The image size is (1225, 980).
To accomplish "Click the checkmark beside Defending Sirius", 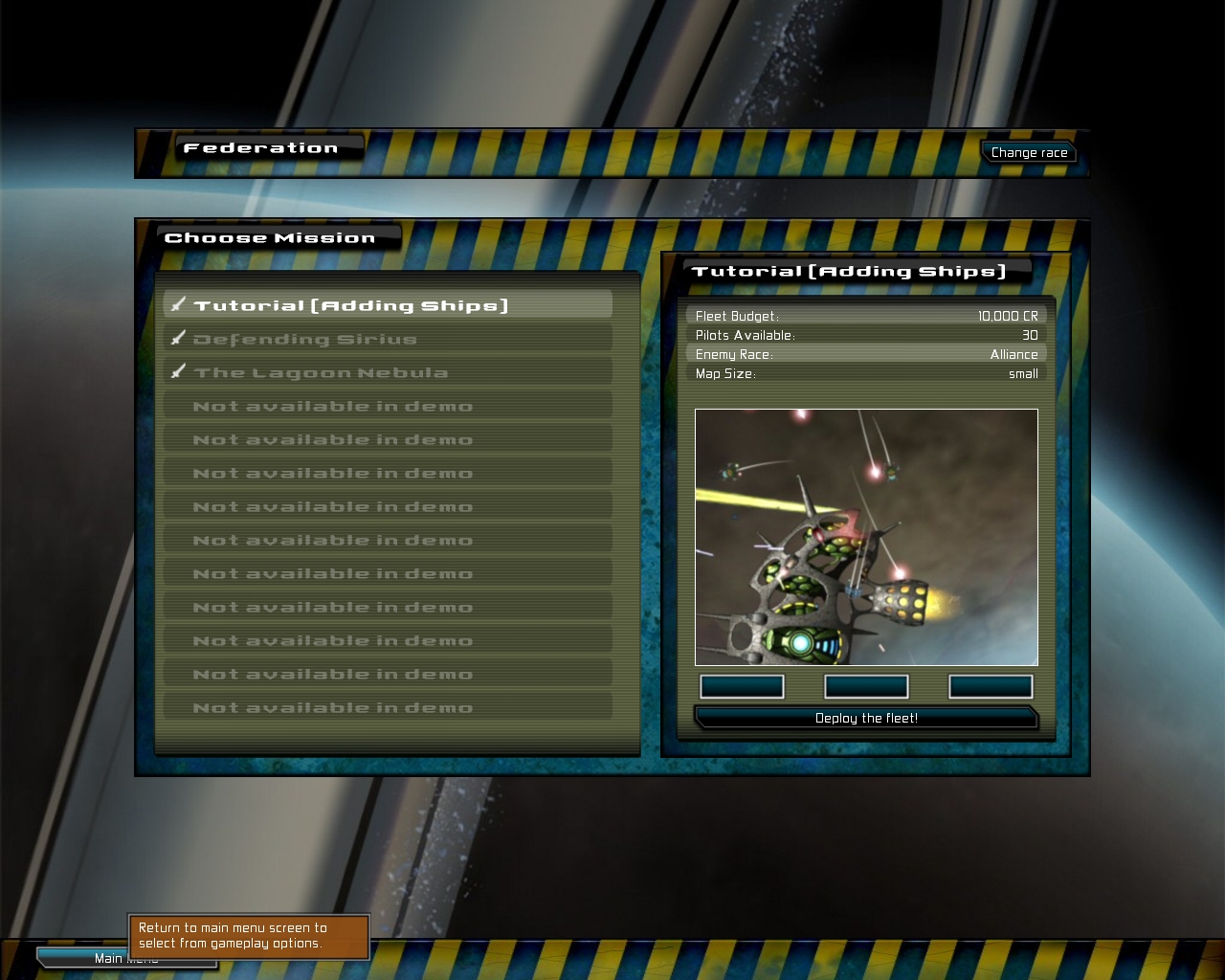I will pyautogui.click(x=178, y=338).
